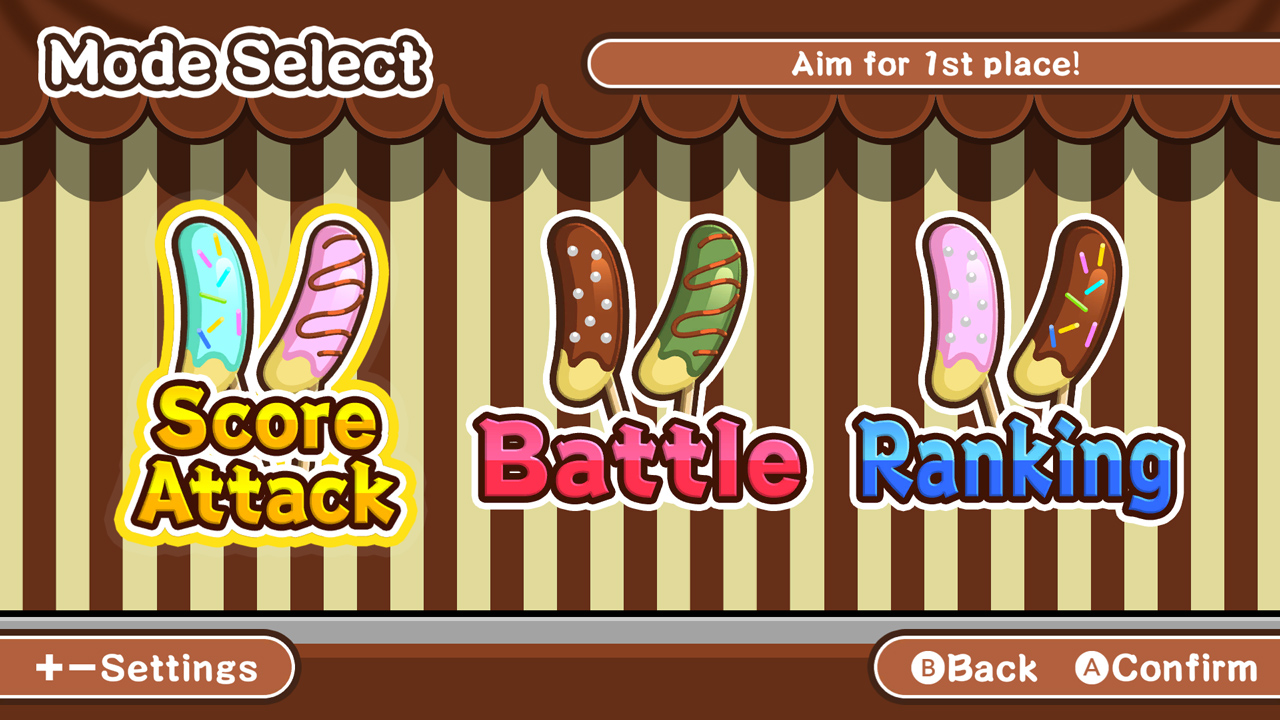1280x720 pixels.
Task: Click the Mode Select title text
Action: pyautogui.click(x=237, y=62)
